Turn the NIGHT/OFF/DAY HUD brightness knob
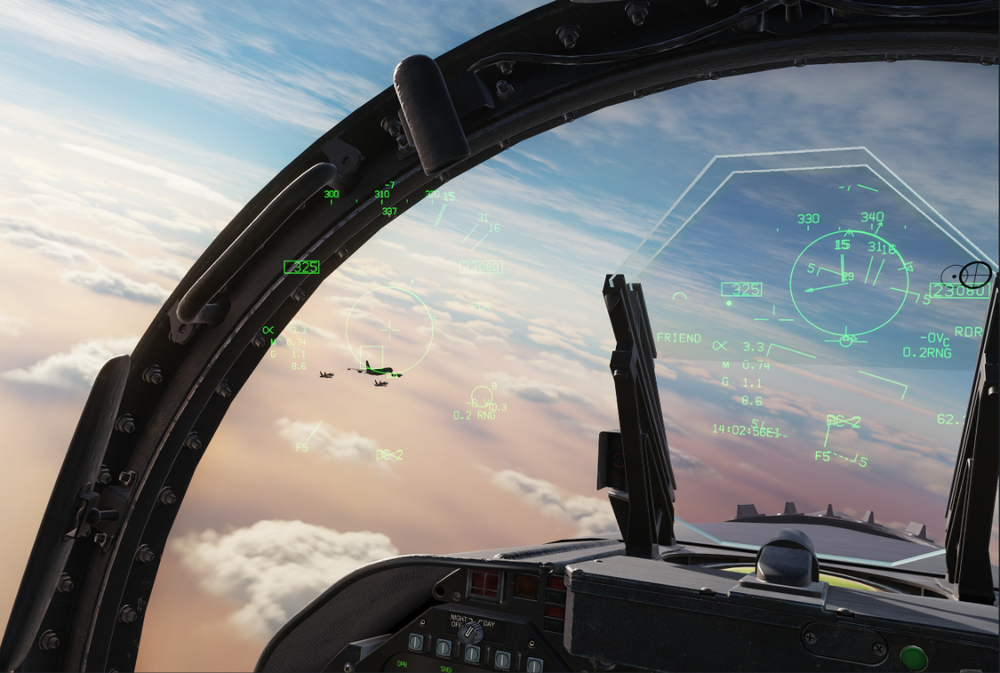This screenshot has width=1000, height=673. [x=470, y=632]
